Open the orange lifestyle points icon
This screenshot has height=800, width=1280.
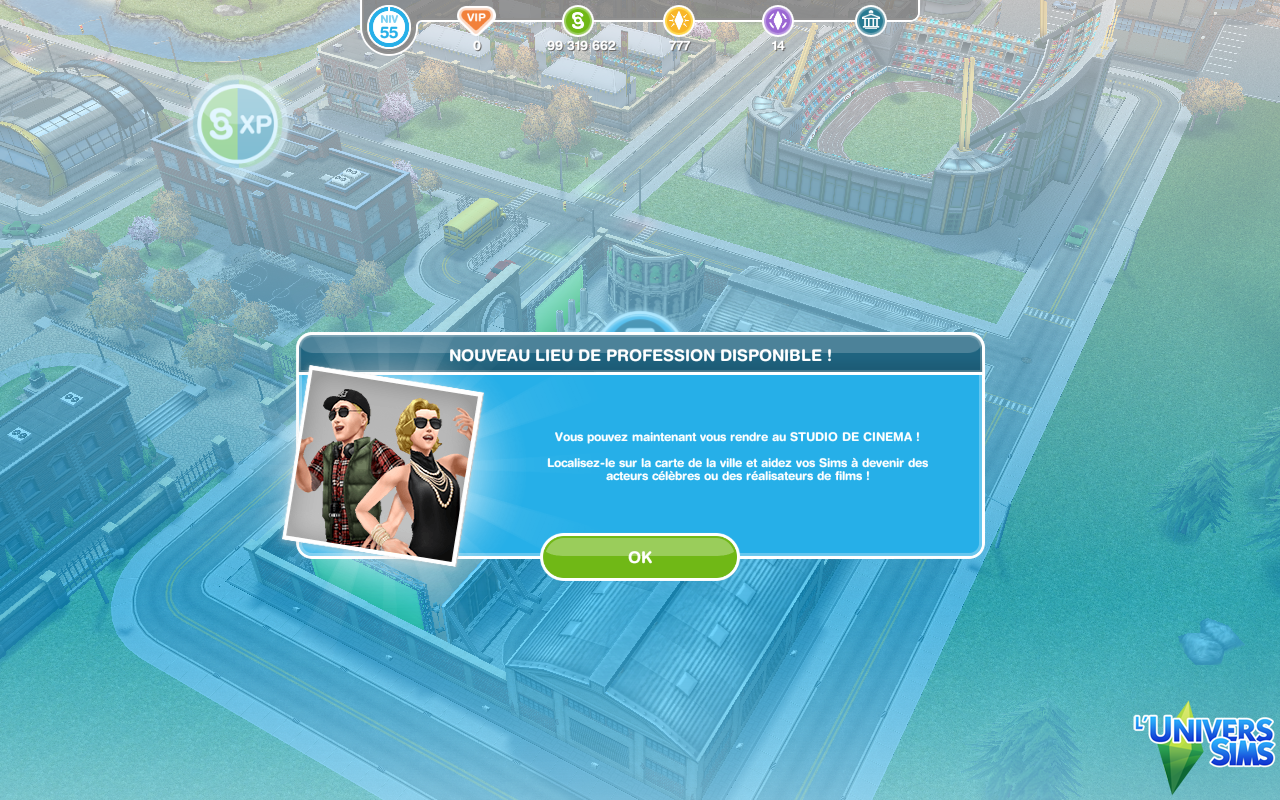(x=679, y=21)
